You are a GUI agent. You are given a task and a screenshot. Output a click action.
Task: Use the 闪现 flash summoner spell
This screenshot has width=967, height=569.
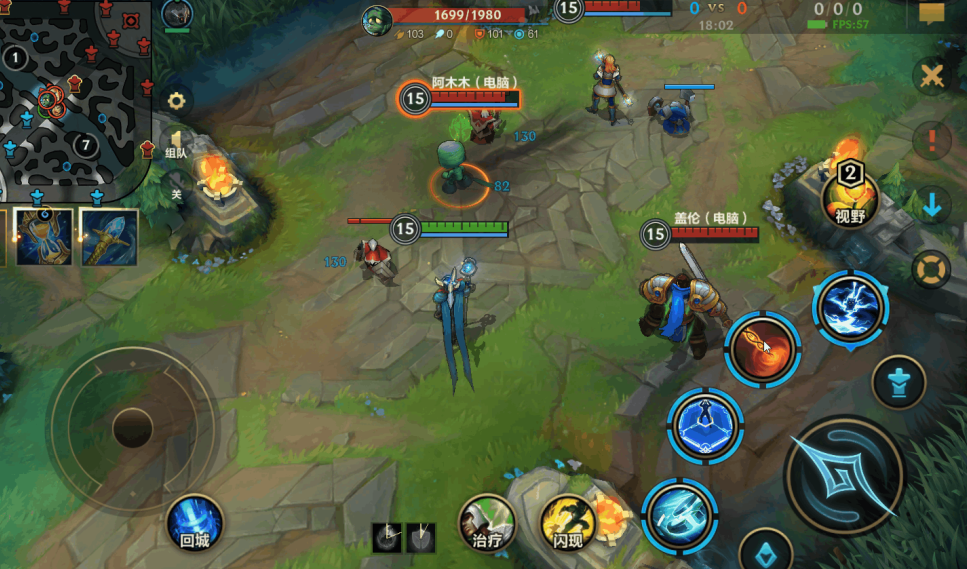(x=568, y=522)
